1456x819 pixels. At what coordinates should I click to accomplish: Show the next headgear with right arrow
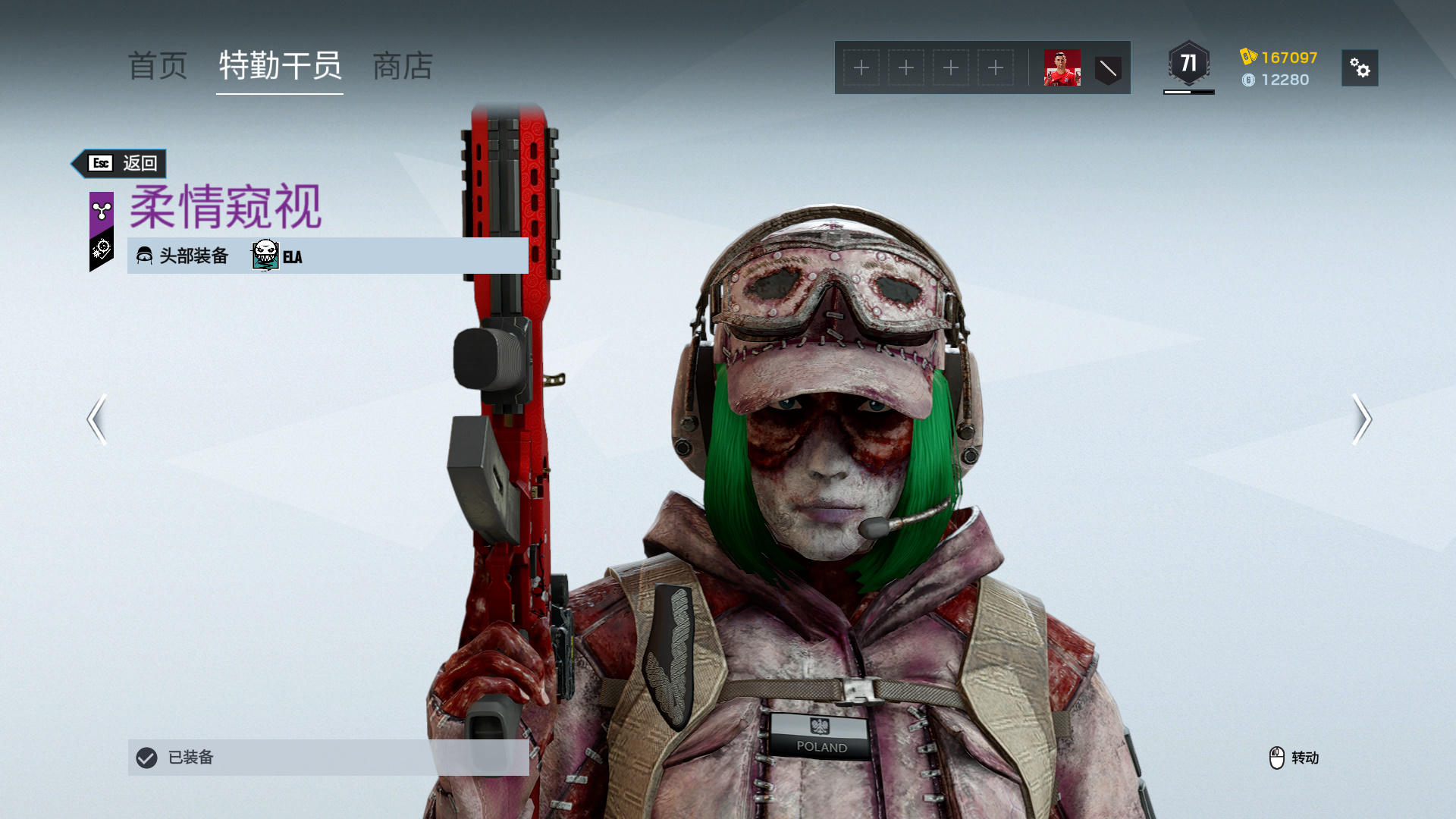click(1361, 419)
